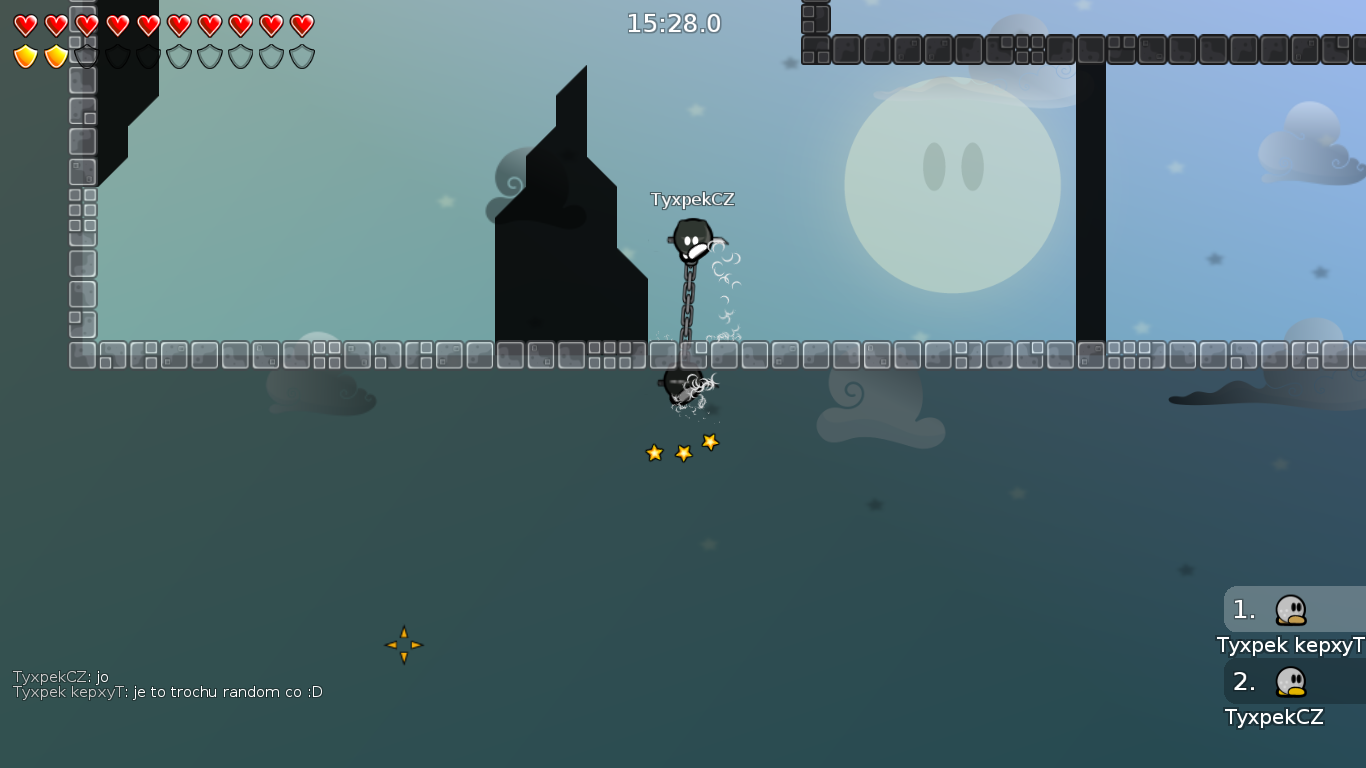This screenshot has width=1366, height=768.
Task: Click the hanging tee character on the chain
Action: coord(692,240)
